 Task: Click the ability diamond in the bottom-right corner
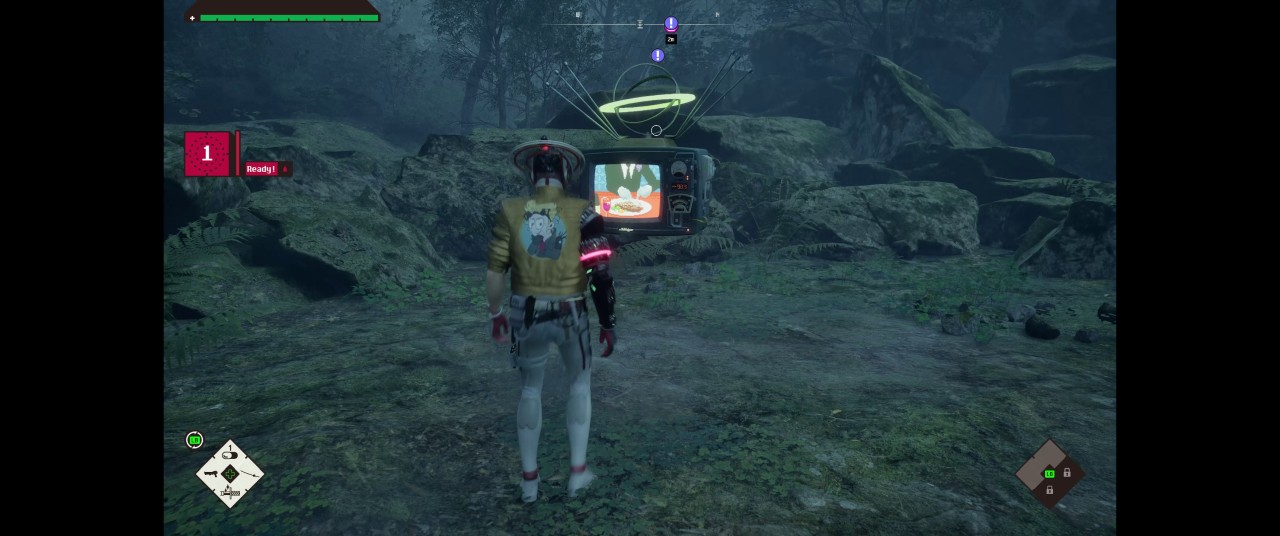click(1050, 474)
